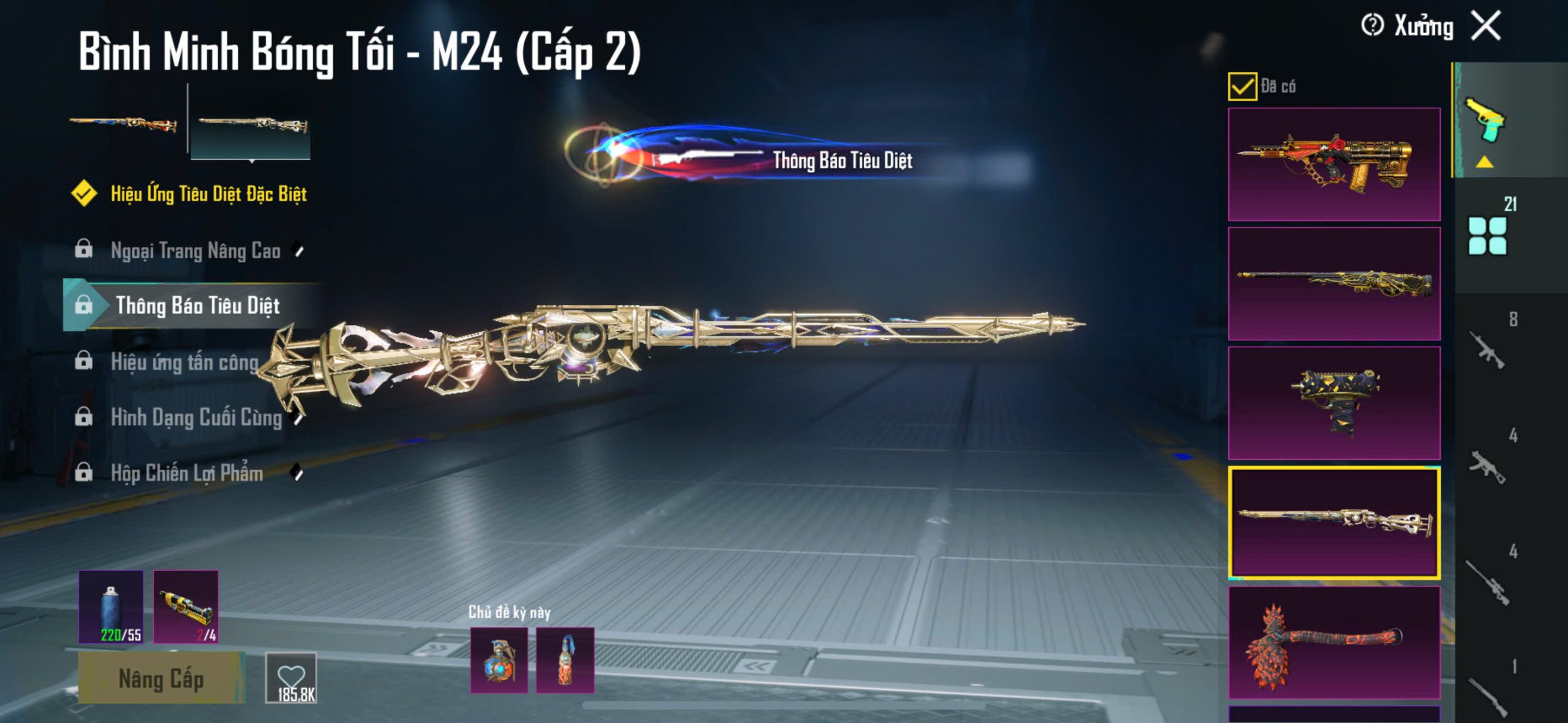Select the Thông Báo Tiêu Diệt entry
This screenshot has width=1568, height=723.
pos(197,305)
